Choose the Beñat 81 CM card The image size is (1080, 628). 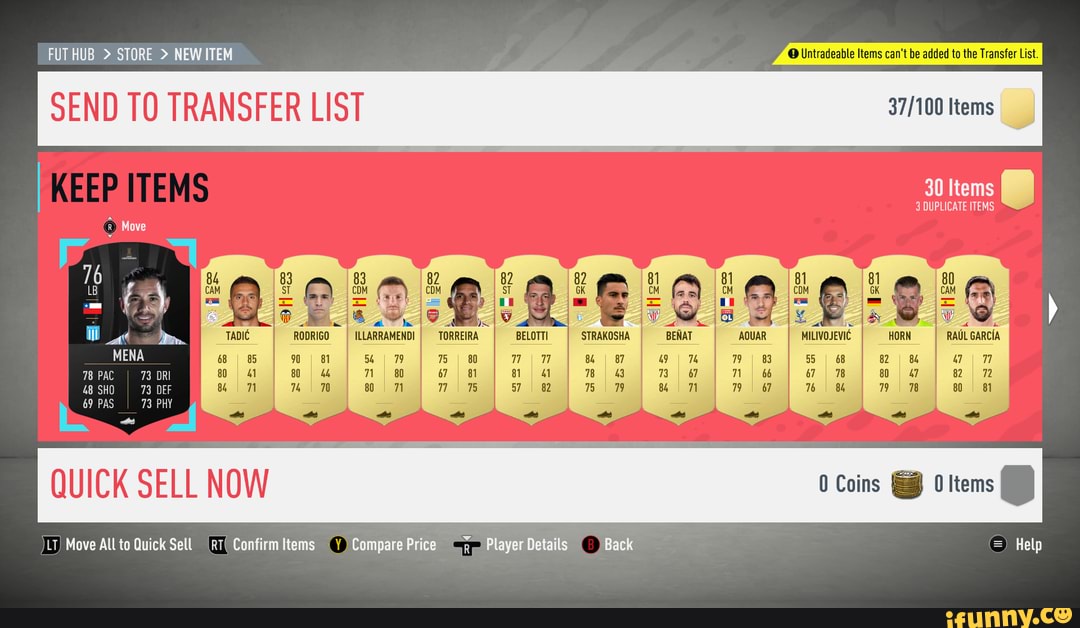(678, 340)
